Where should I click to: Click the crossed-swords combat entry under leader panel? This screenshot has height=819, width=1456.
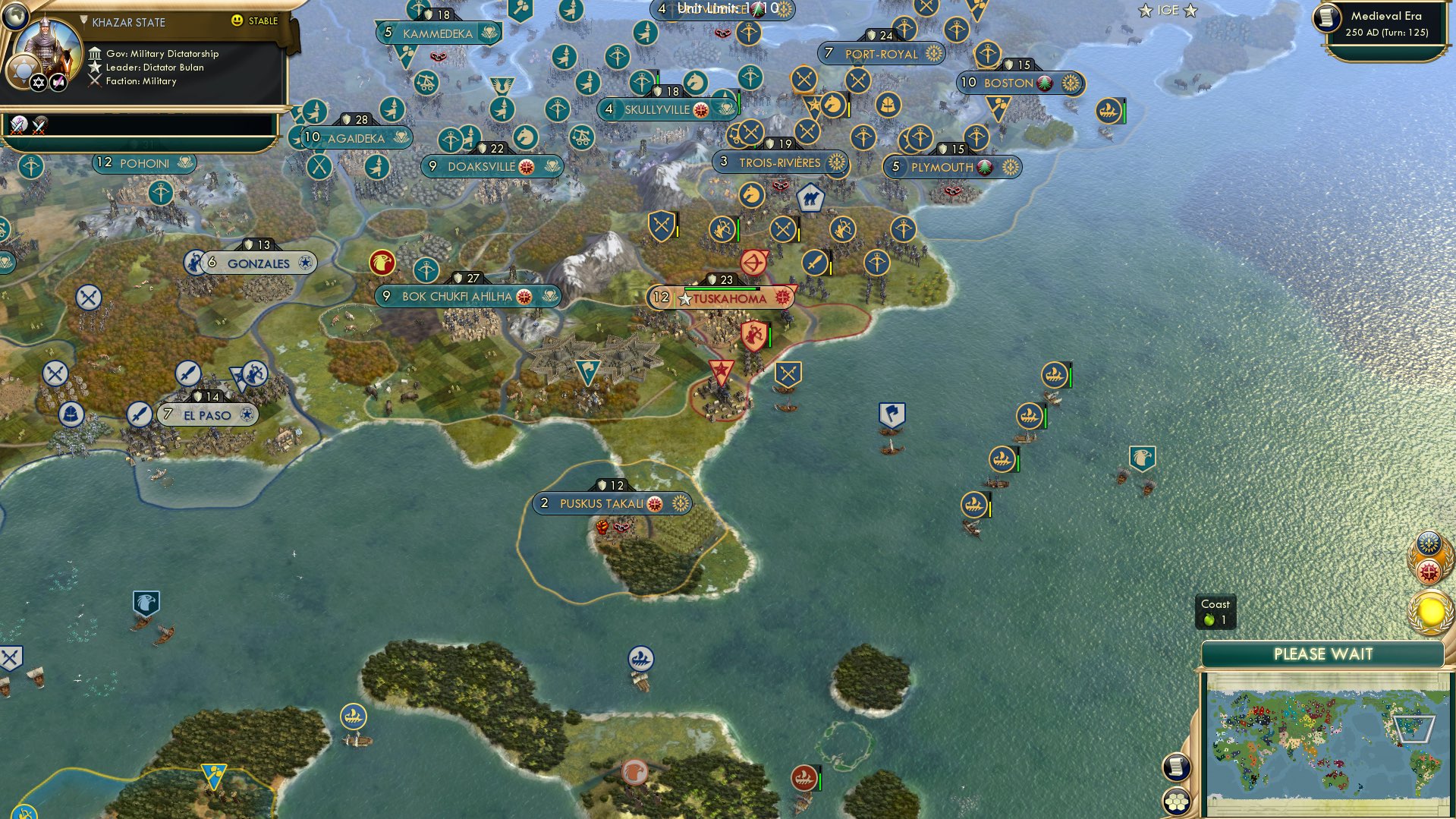coord(17,125)
